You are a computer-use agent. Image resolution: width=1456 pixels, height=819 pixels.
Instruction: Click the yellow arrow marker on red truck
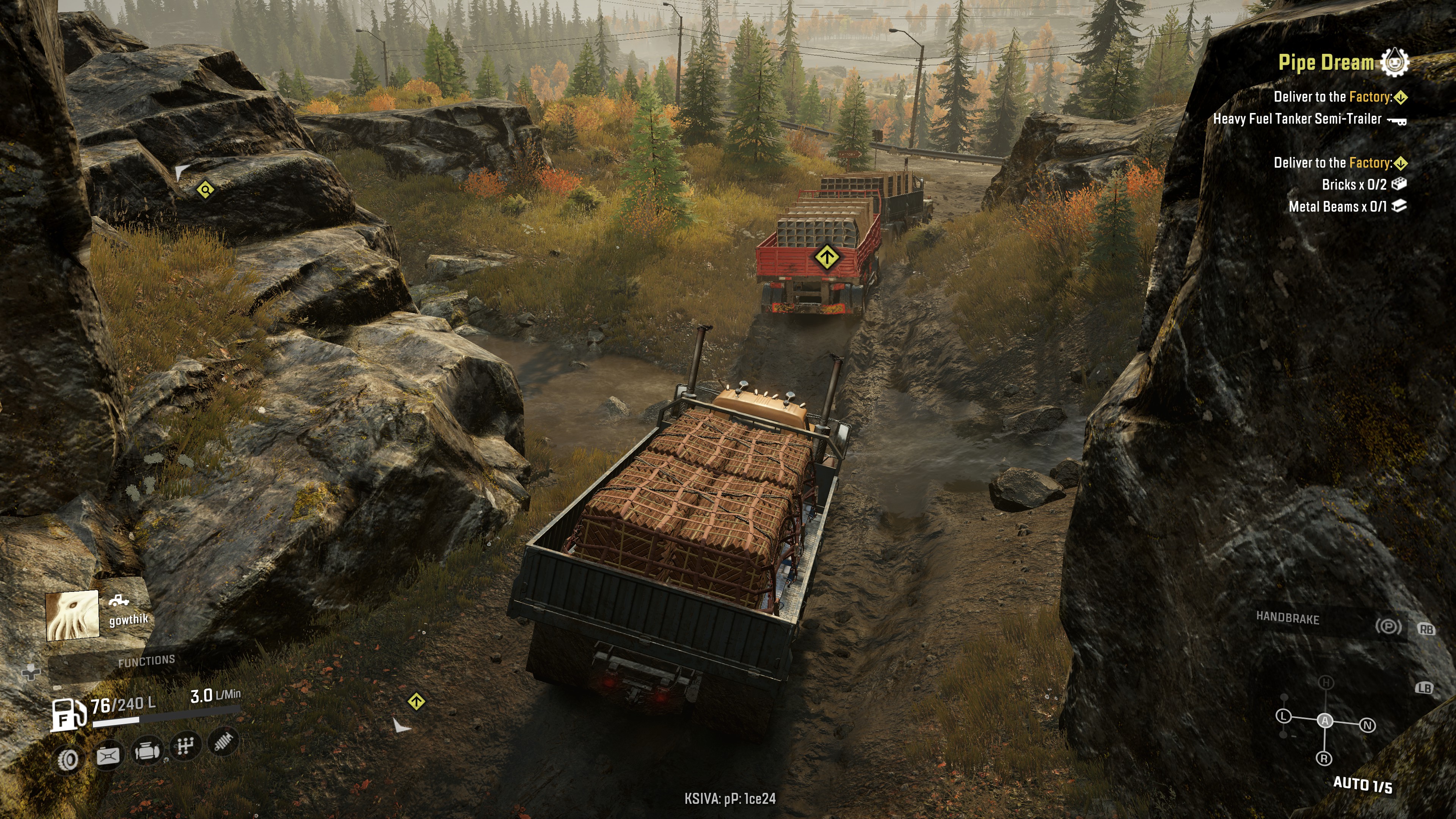click(x=827, y=258)
